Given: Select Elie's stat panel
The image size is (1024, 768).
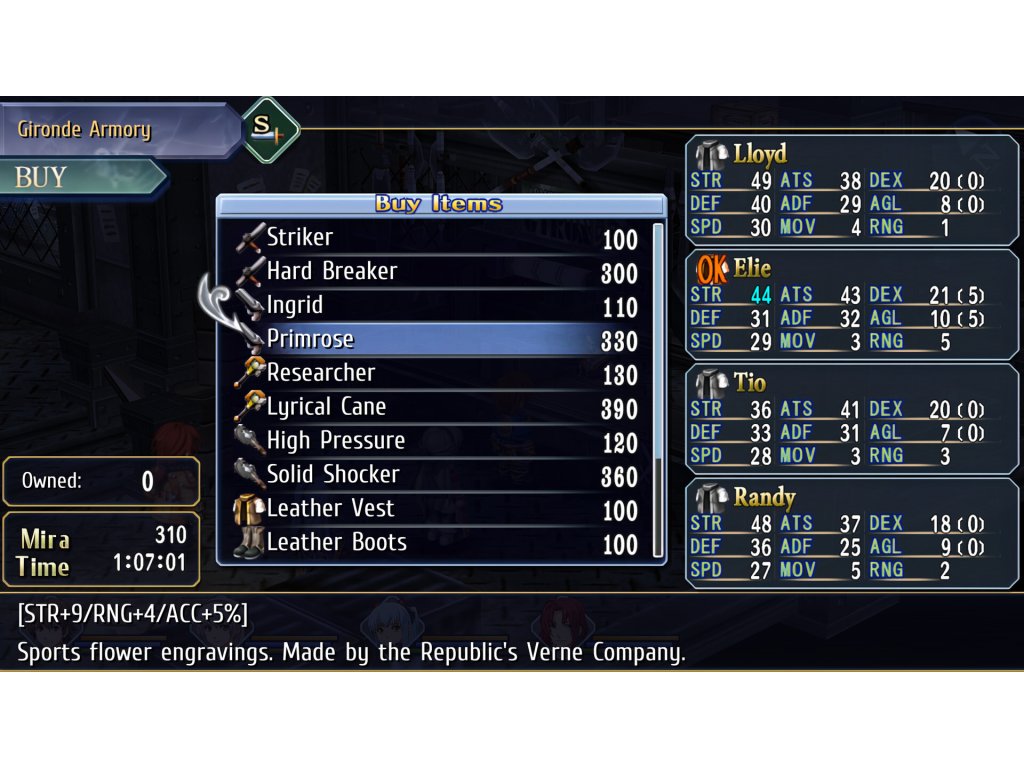Looking at the screenshot, I should tap(852, 305).
